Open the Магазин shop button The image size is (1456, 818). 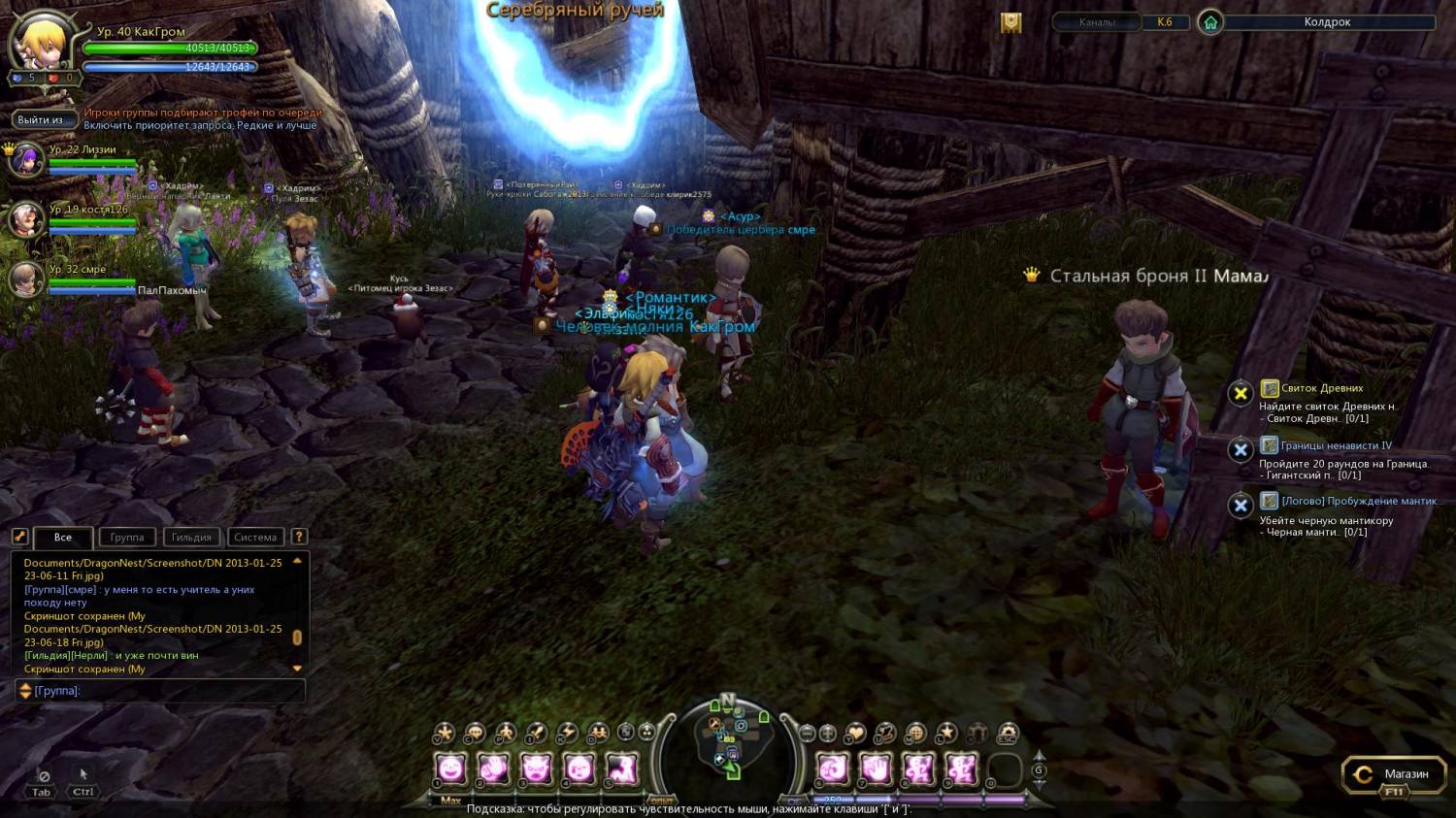[x=1393, y=774]
